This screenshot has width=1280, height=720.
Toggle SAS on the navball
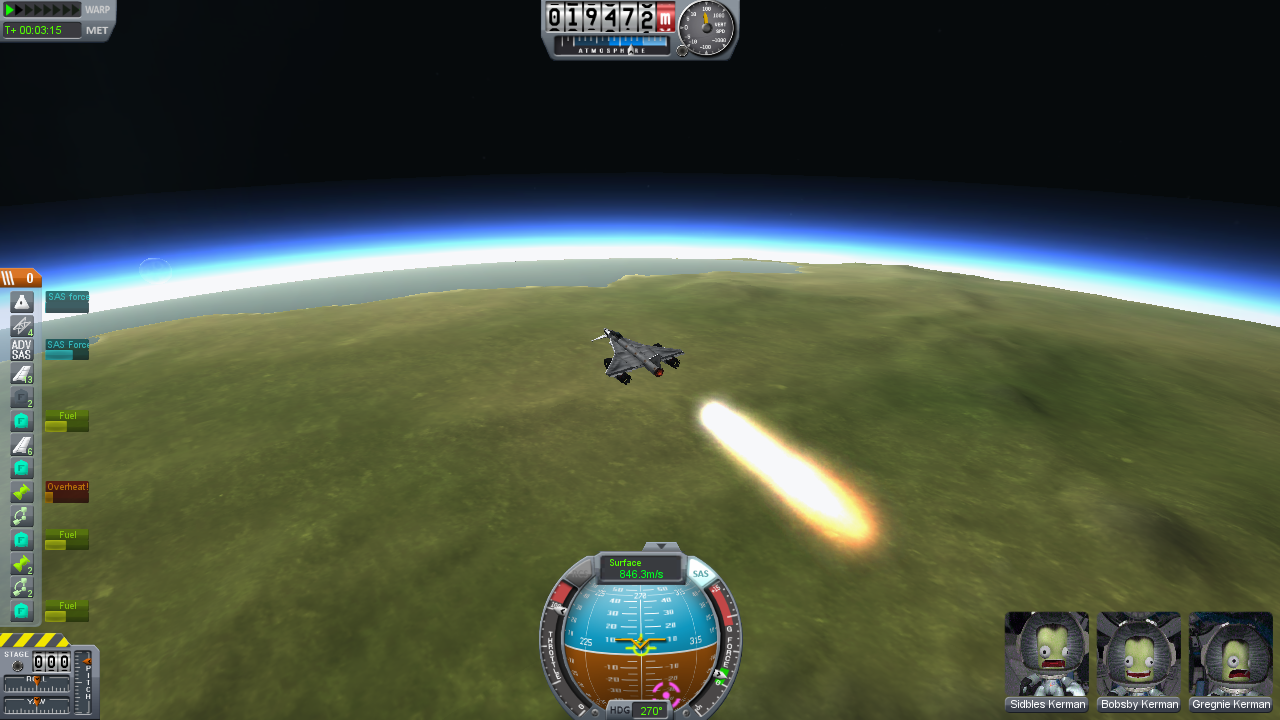(701, 573)
